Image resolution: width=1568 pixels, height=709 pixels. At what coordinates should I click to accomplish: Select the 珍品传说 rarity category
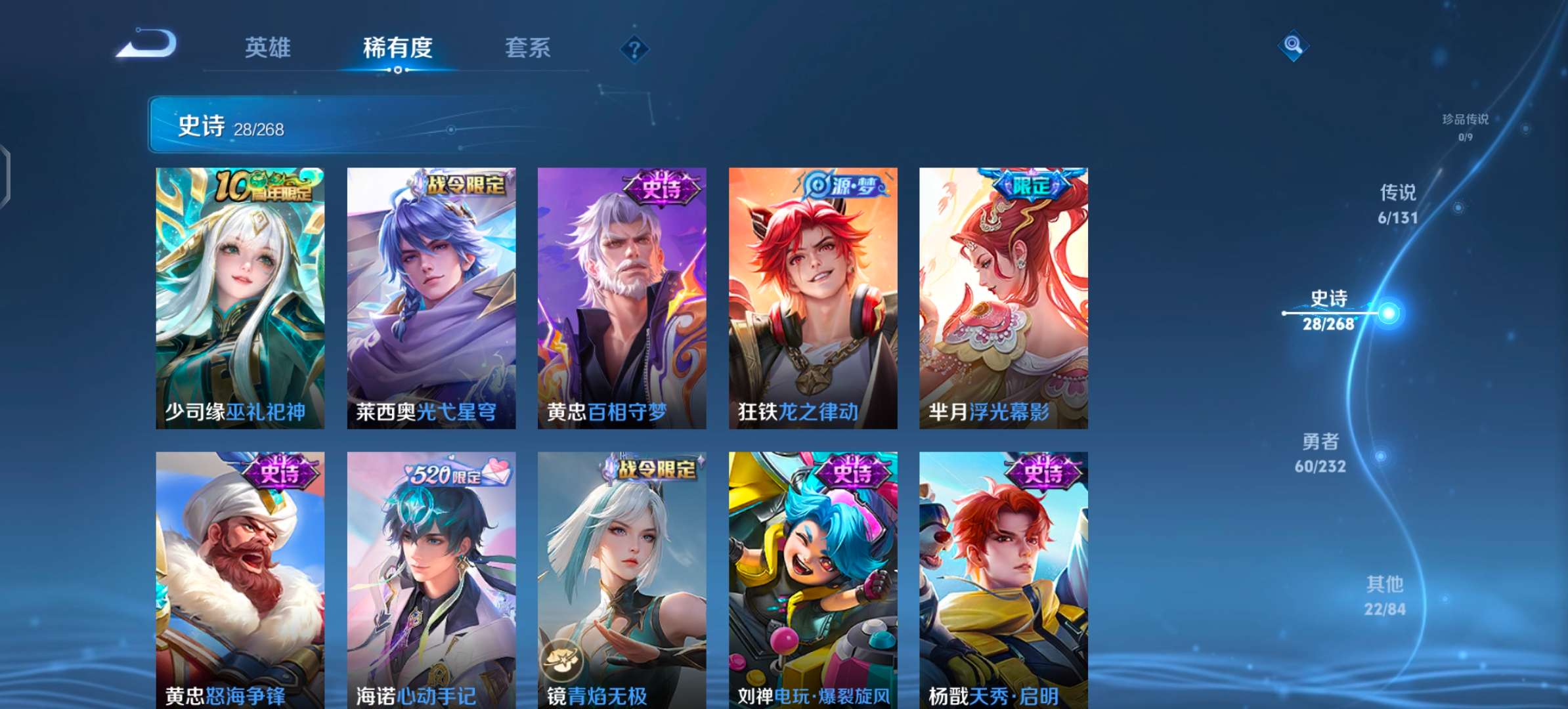(1464, 127)
